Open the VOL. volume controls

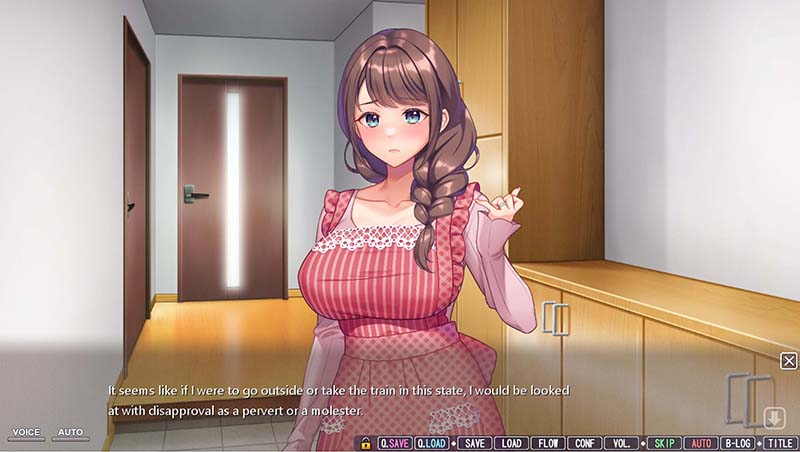point(620,443)
